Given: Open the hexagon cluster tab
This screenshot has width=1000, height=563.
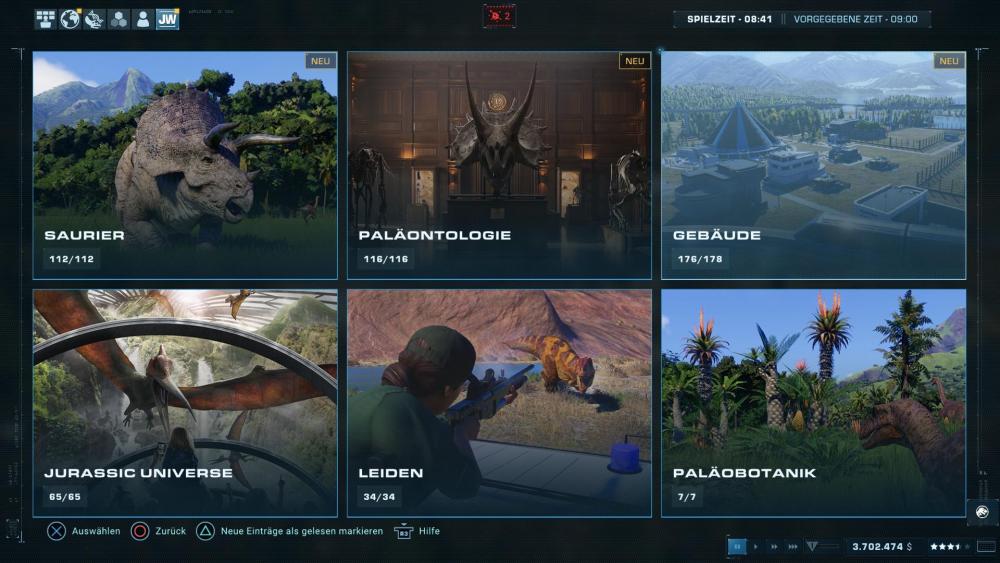Looking at the screenshot, I should click(x=119, y=19).
